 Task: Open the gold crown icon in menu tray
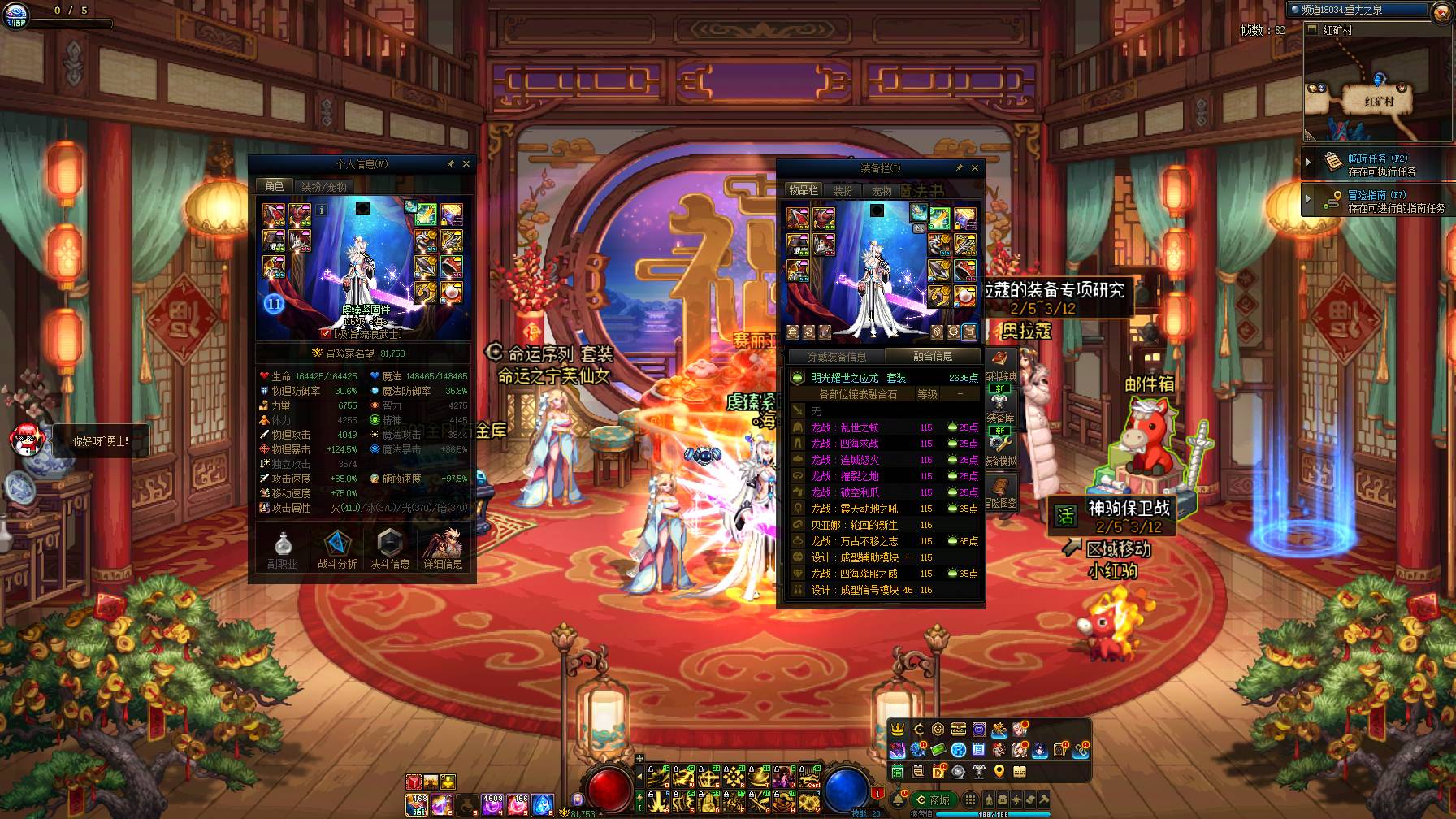pyautogui.click(x=898, y=730)
